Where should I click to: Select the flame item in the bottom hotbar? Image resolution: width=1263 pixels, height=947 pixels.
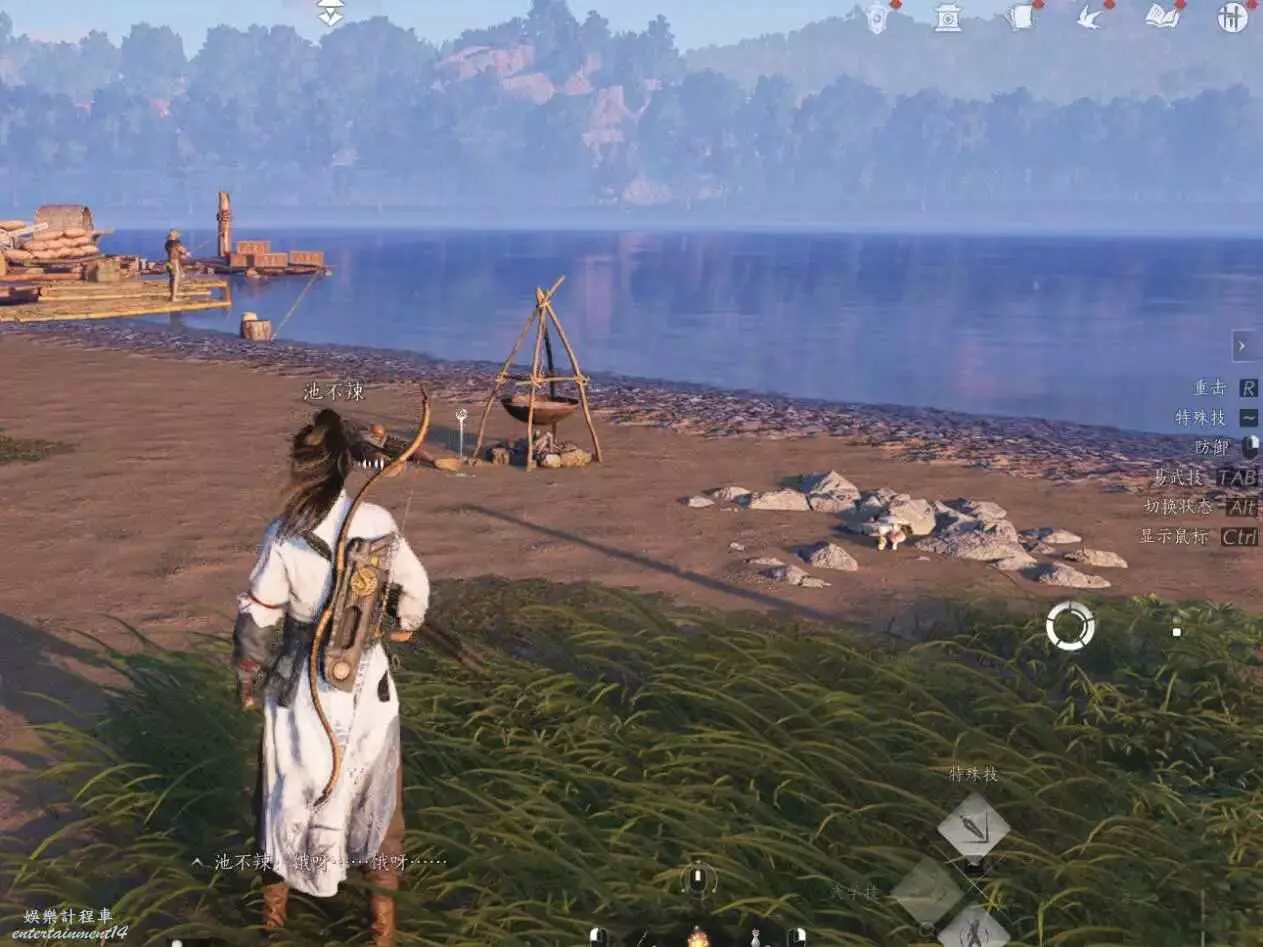point(697,937)
